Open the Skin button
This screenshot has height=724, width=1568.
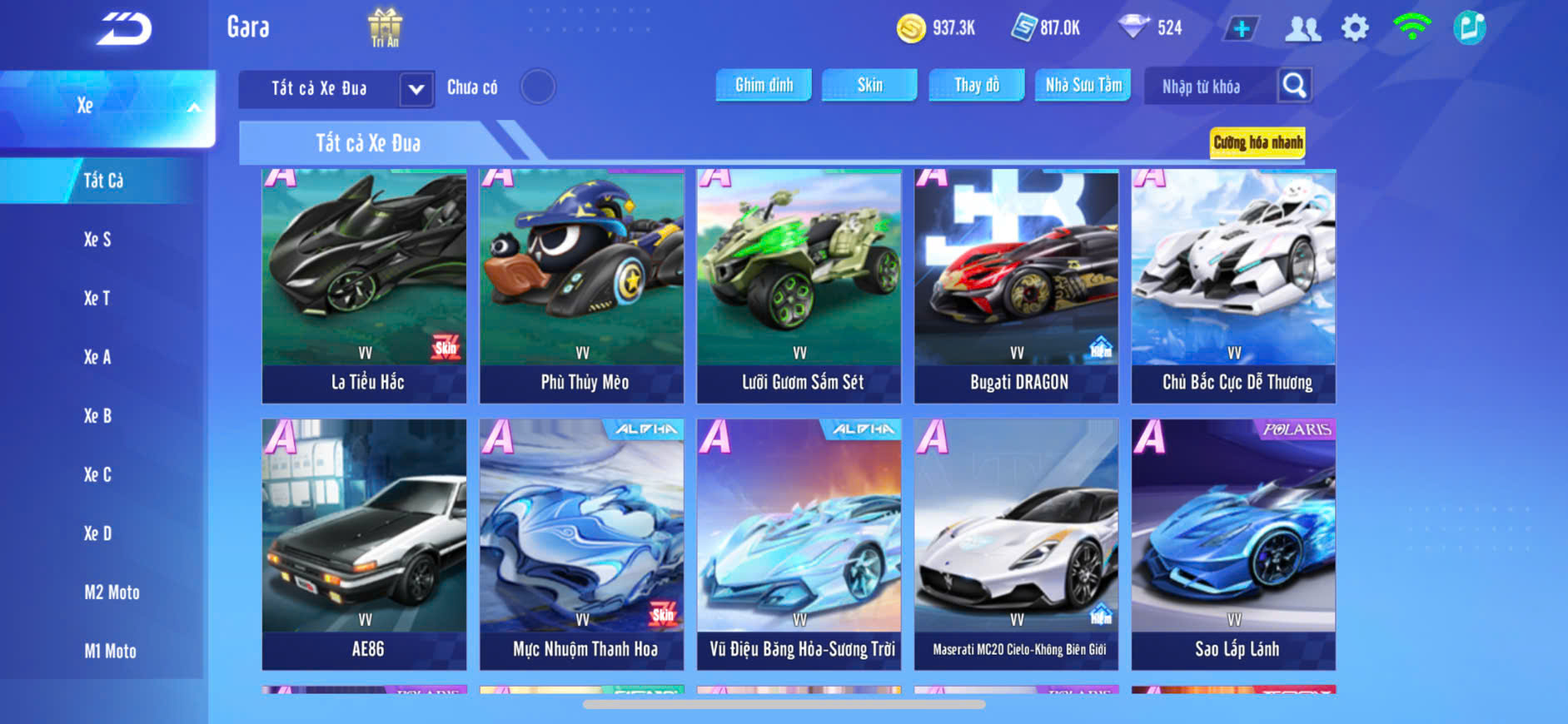pyautogui.click(x=869, y=85)
